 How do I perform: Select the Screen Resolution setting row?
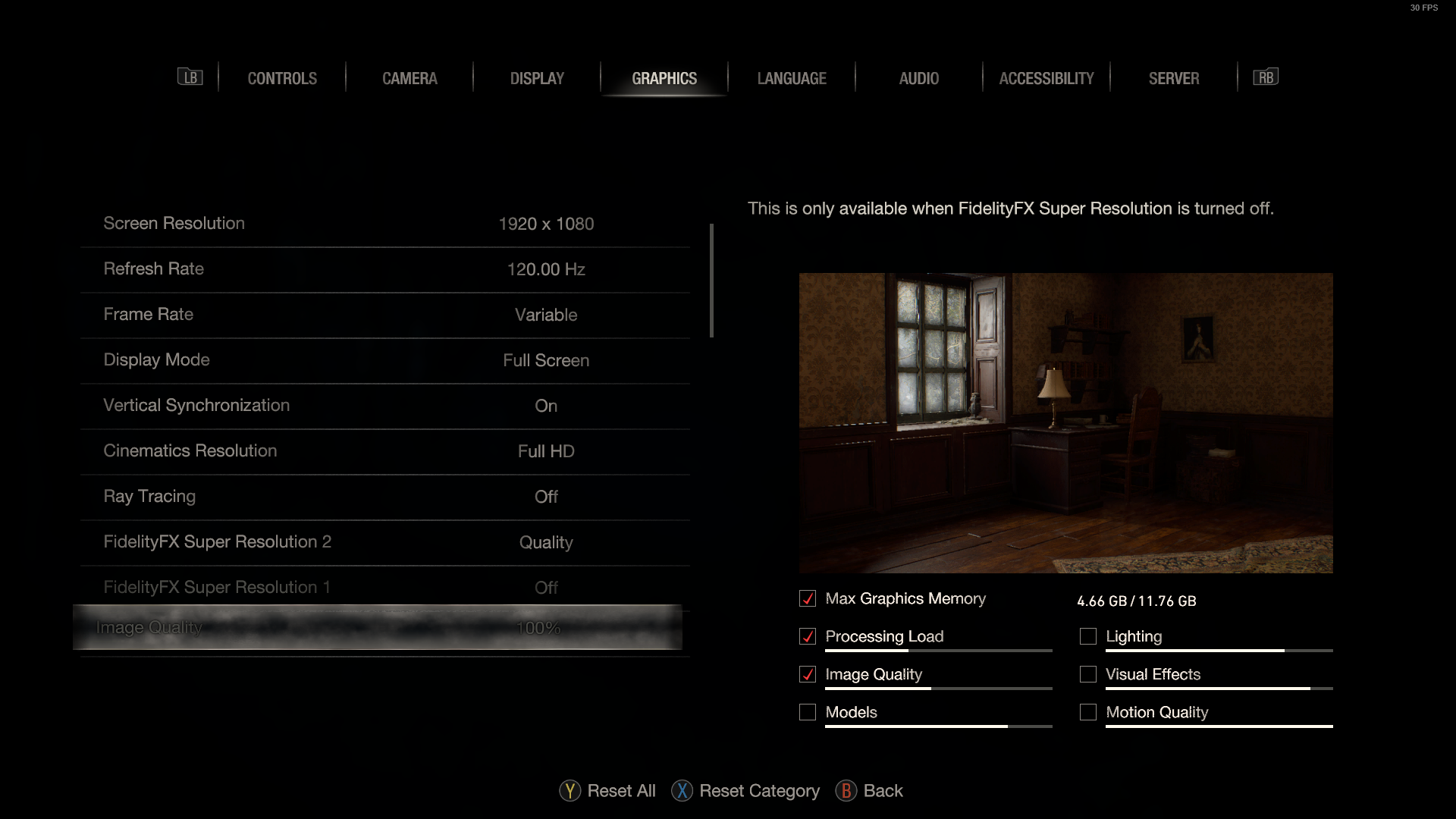click(x=385, y=224)
